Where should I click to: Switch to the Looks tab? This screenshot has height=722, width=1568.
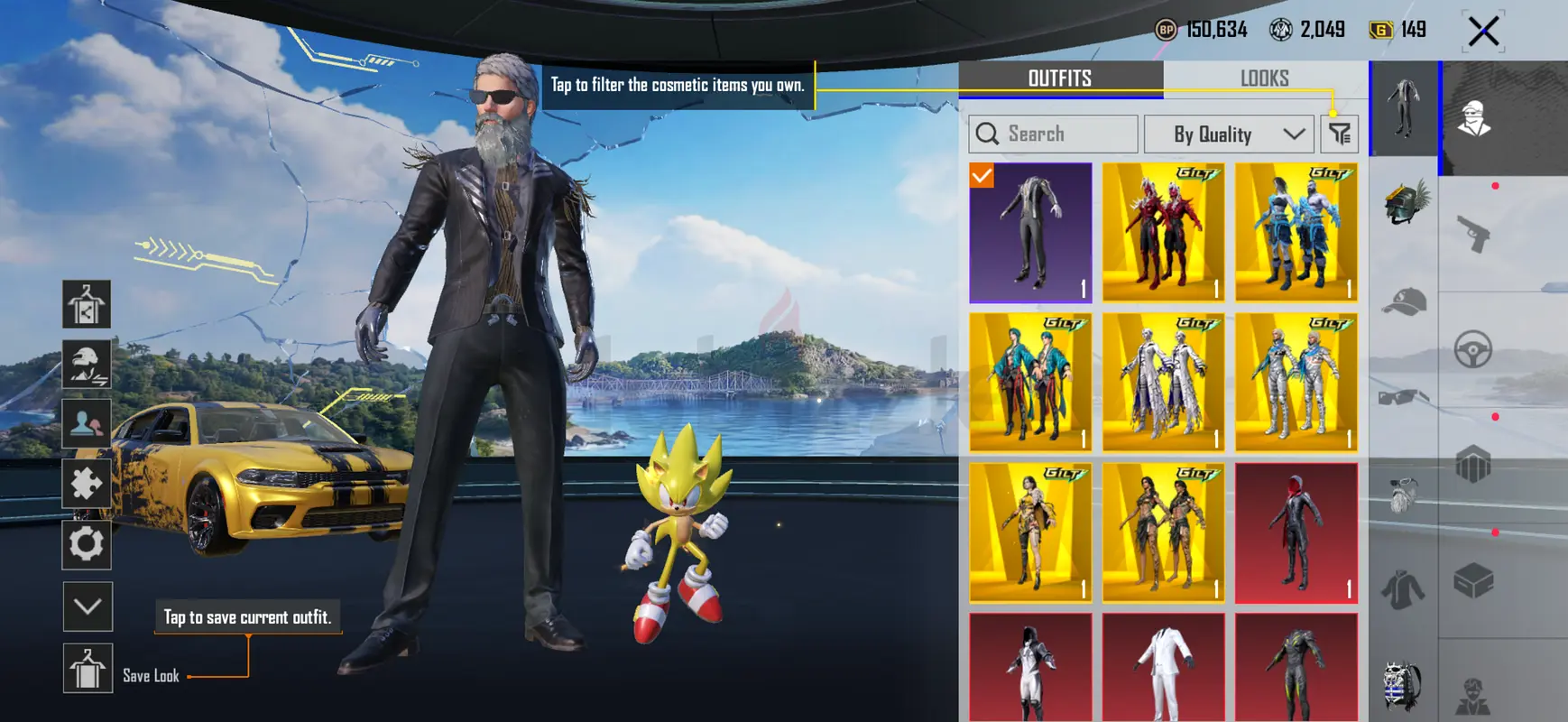coord(1264,79)
